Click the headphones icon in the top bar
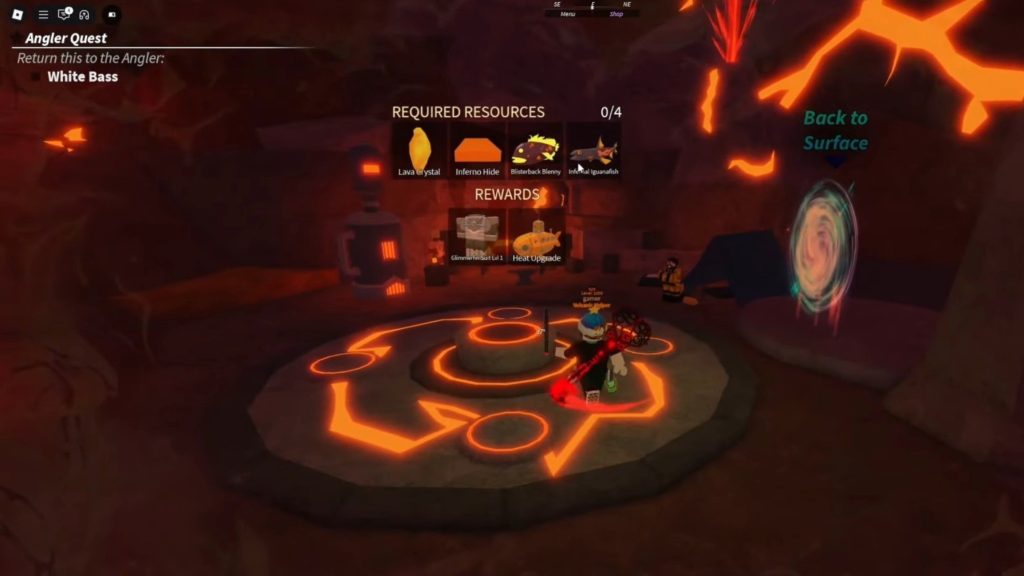This screenshot has width=1024, height=576. [x=85, y=15]
